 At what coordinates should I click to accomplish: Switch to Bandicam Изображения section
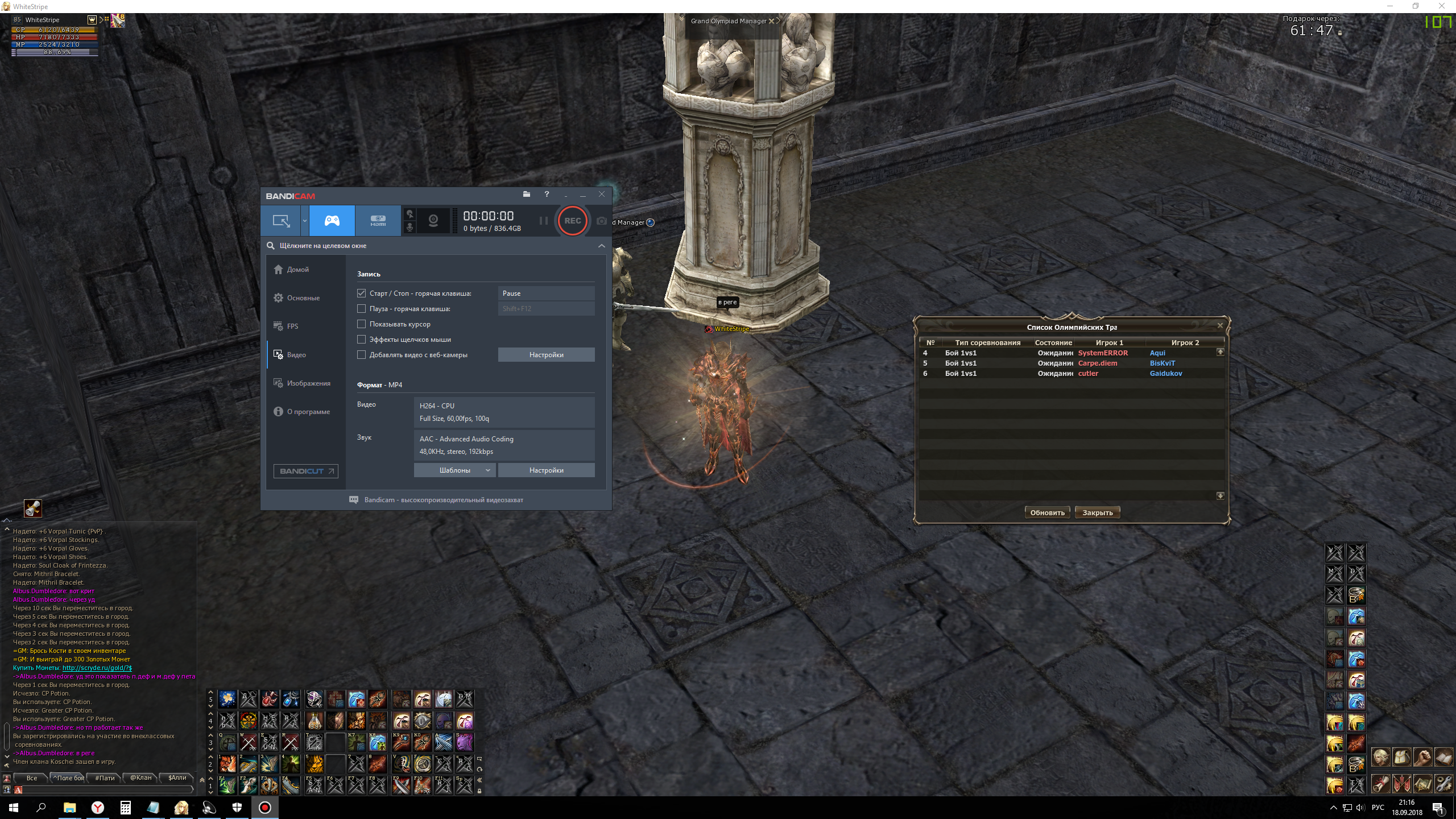308,383
